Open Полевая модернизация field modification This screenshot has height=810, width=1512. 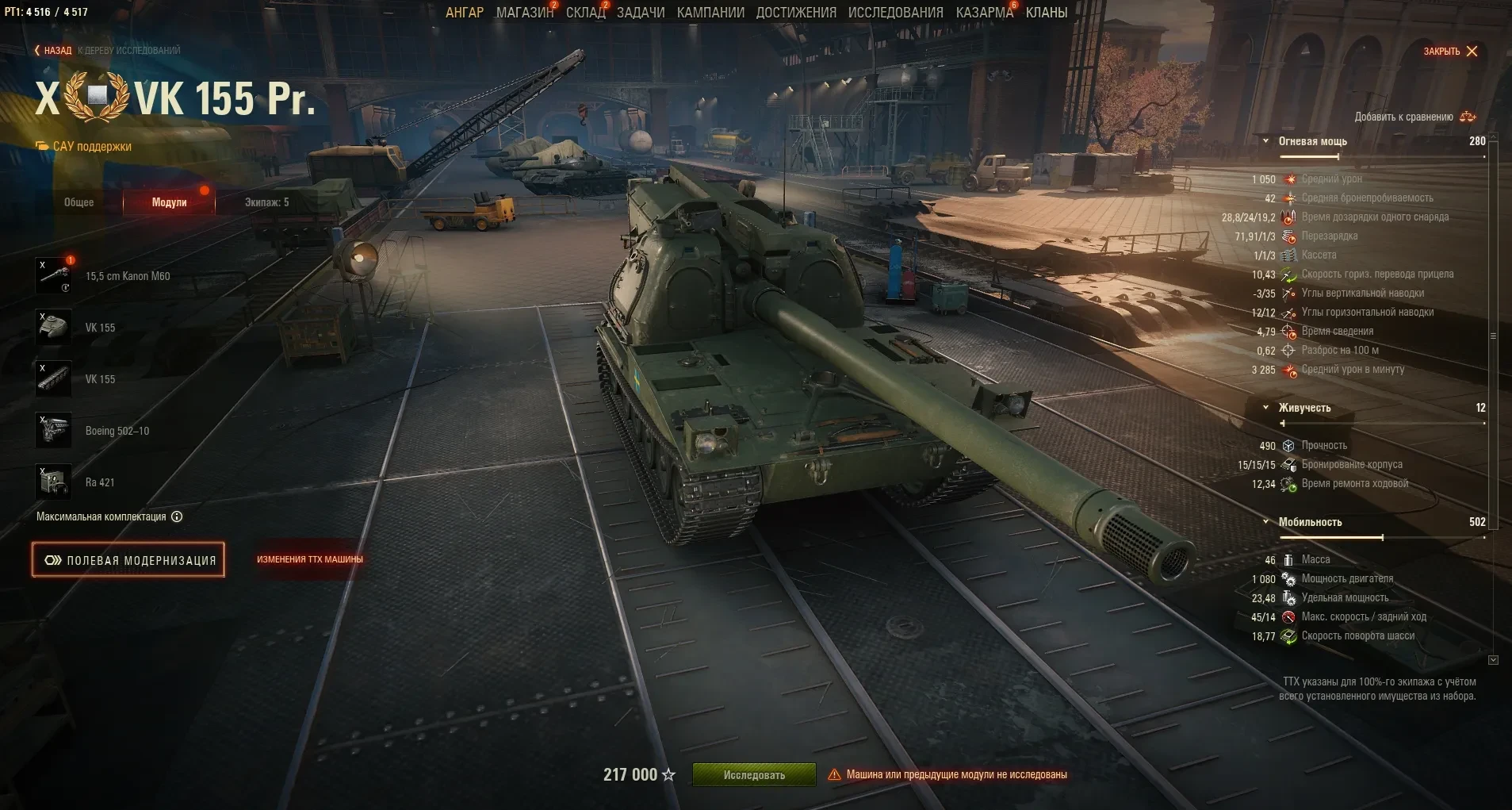click(128, 560)
